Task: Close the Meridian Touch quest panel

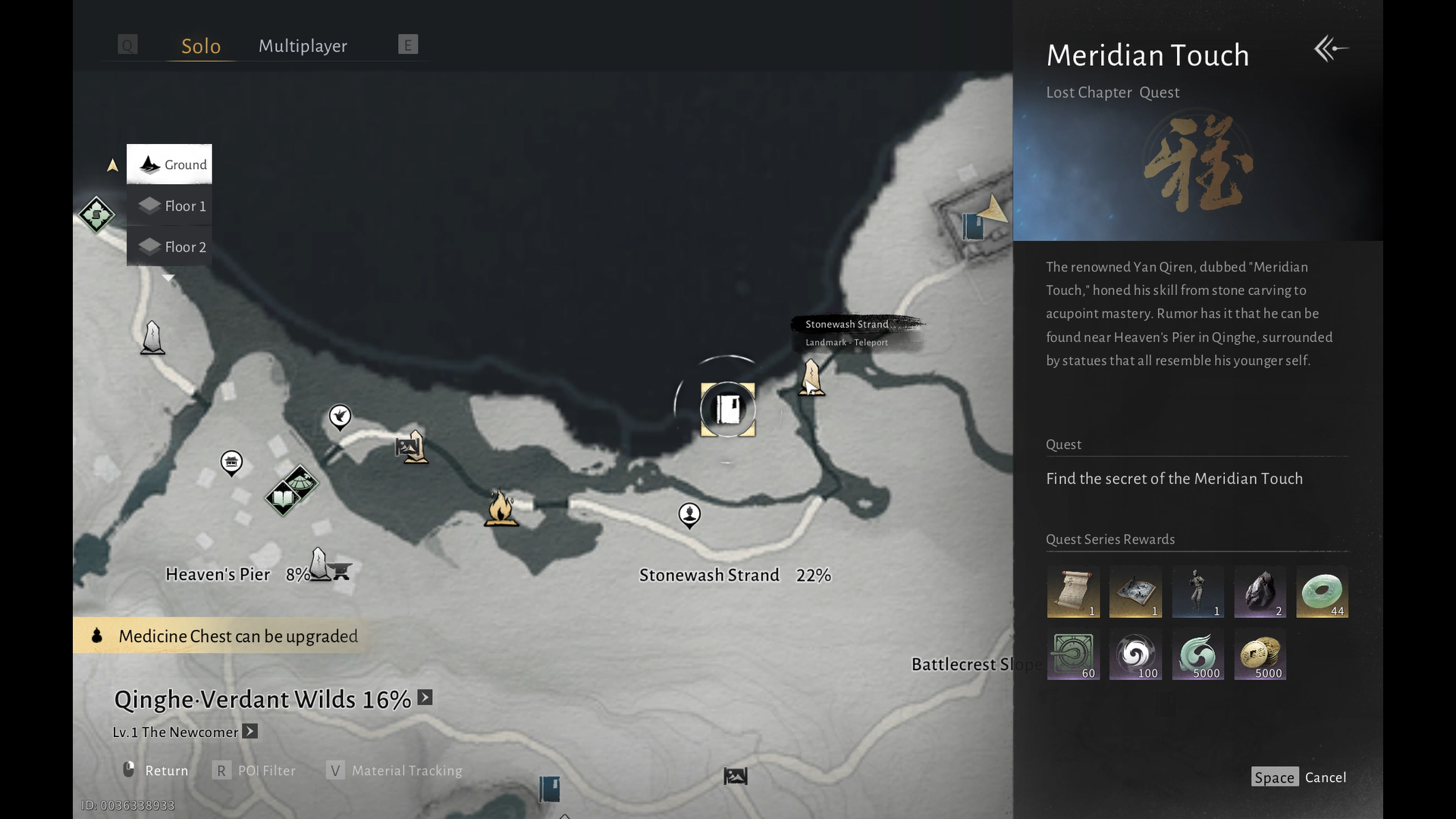Action: click(1331, 49)
